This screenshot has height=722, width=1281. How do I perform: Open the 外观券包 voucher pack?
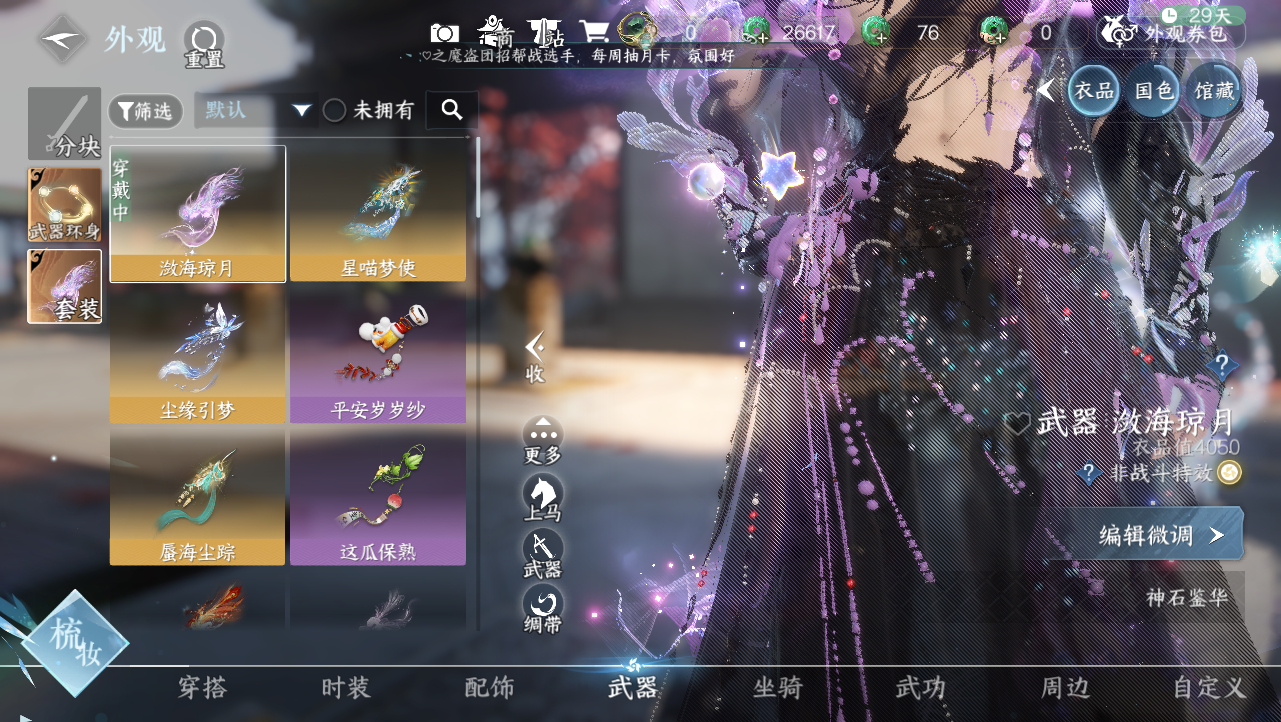[1171, 32]
